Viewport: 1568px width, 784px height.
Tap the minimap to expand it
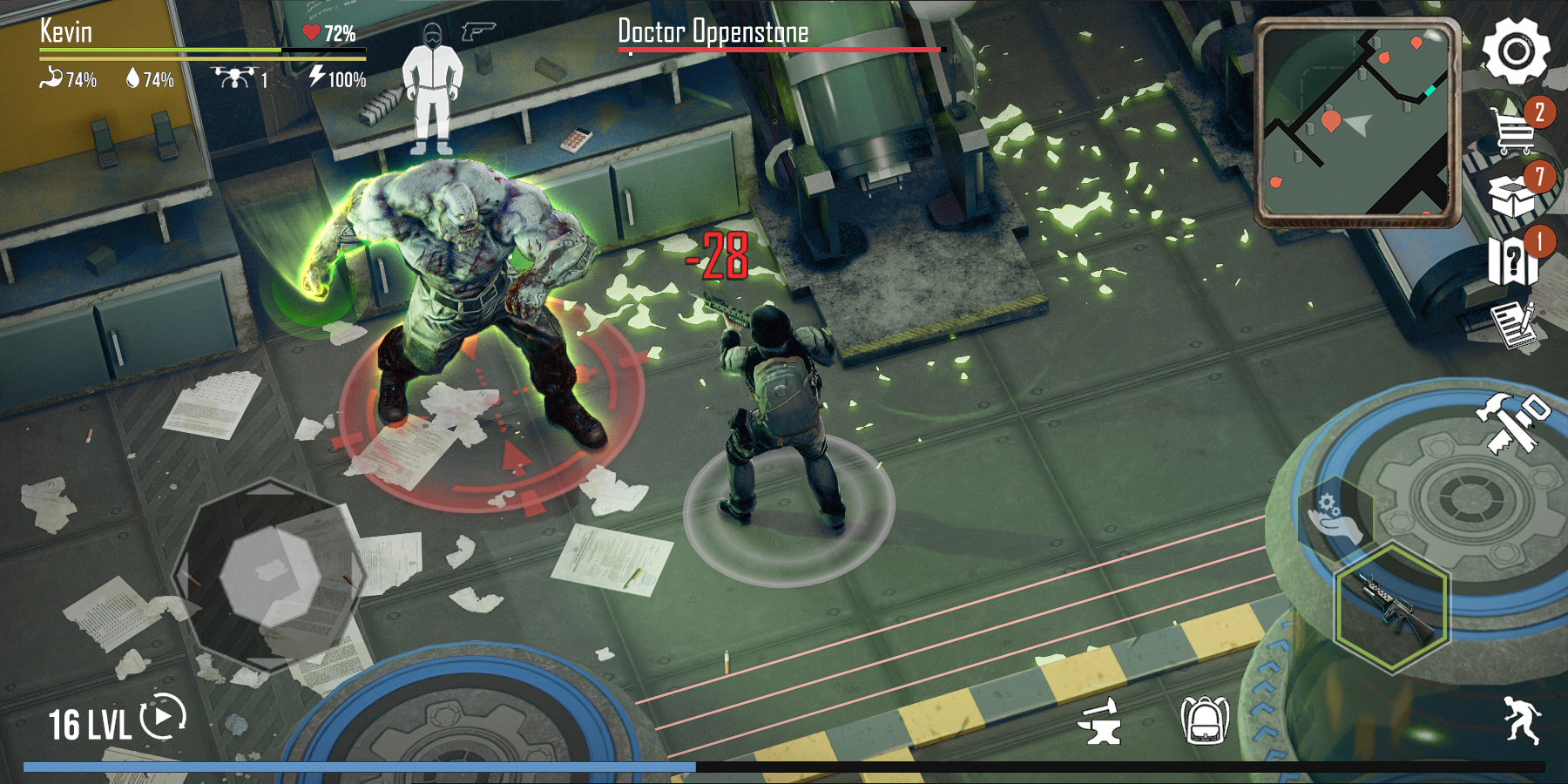click(x=1355, y=122)
